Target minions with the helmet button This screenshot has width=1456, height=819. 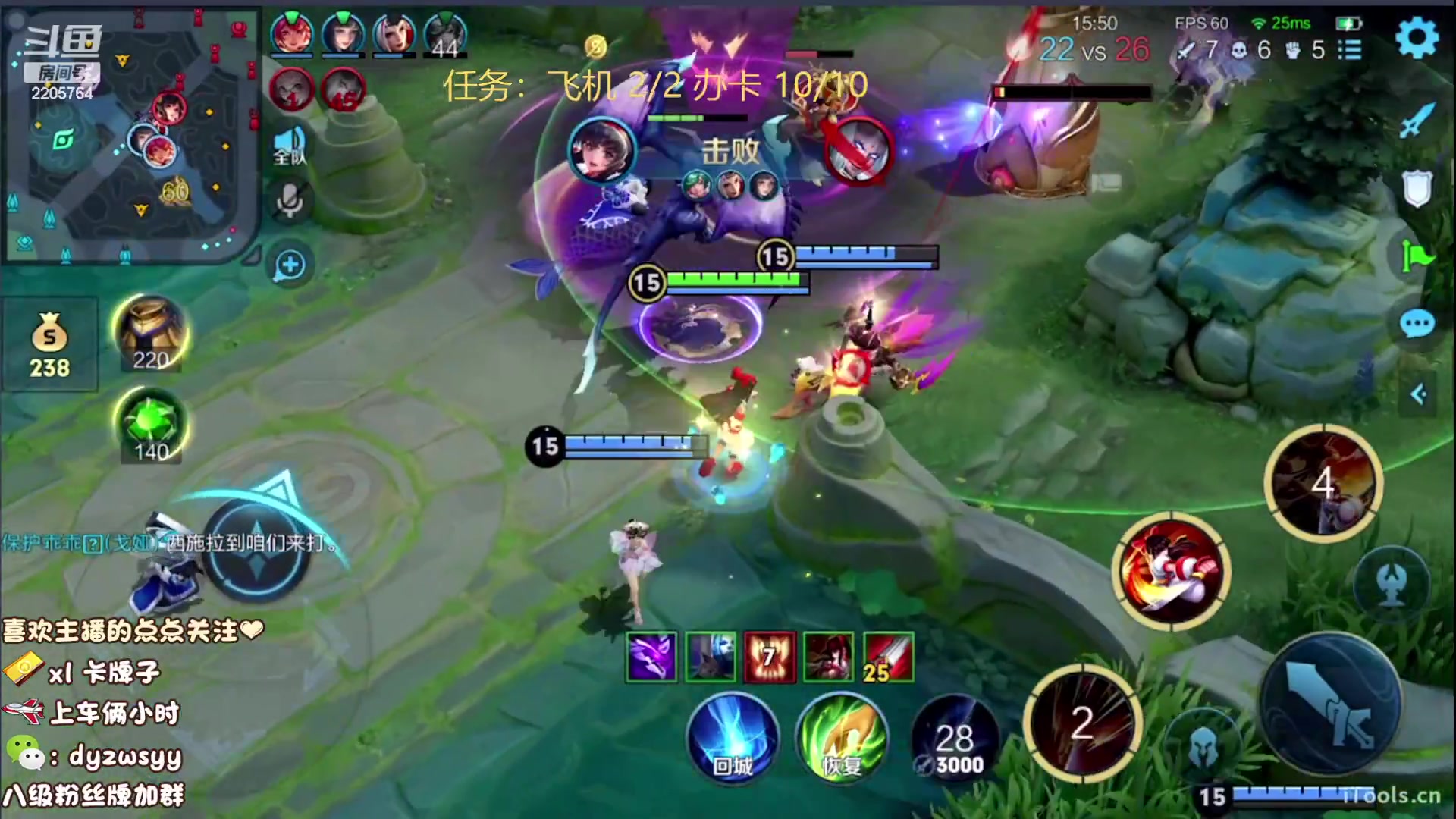tap(1202, 747)
